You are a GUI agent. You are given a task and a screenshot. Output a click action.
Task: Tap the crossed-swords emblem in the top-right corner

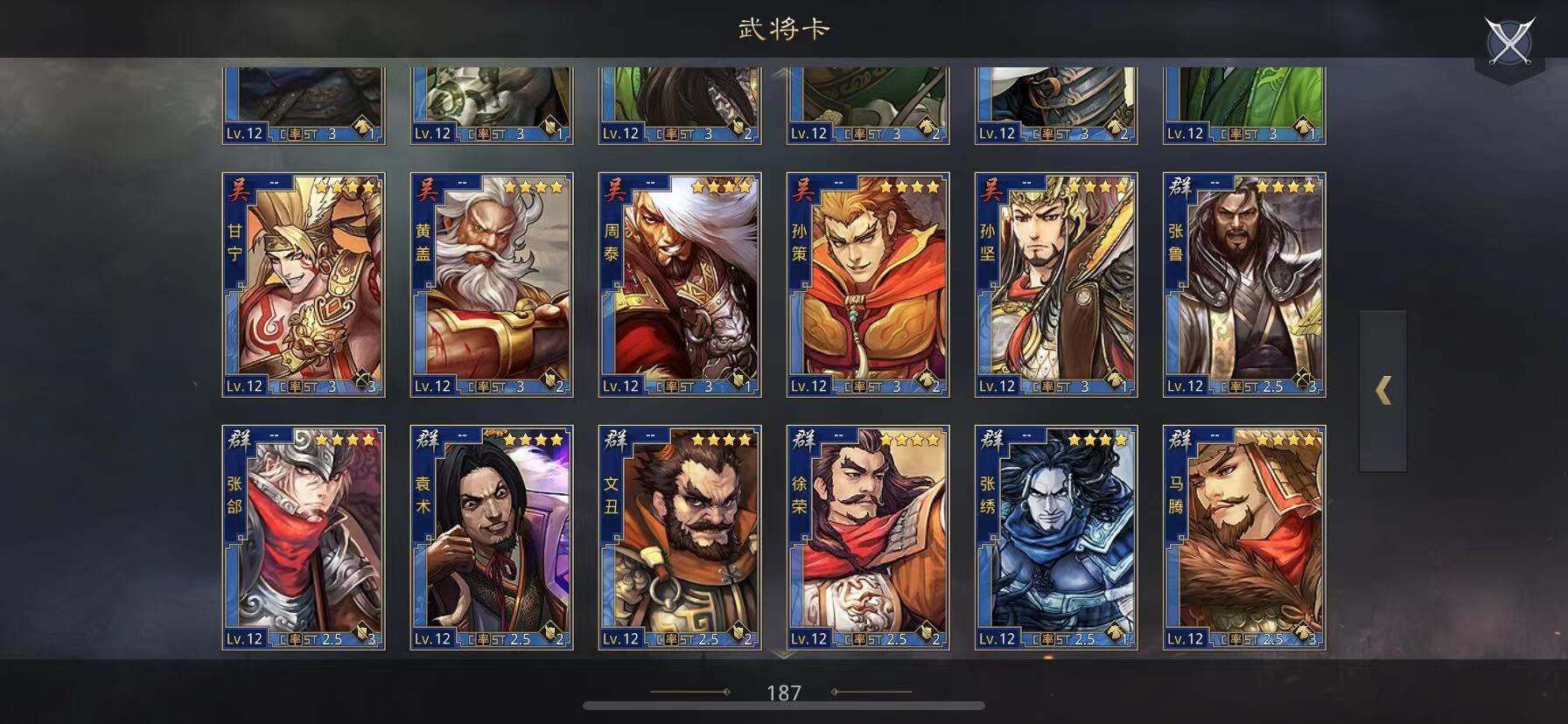pos(1512,38)
